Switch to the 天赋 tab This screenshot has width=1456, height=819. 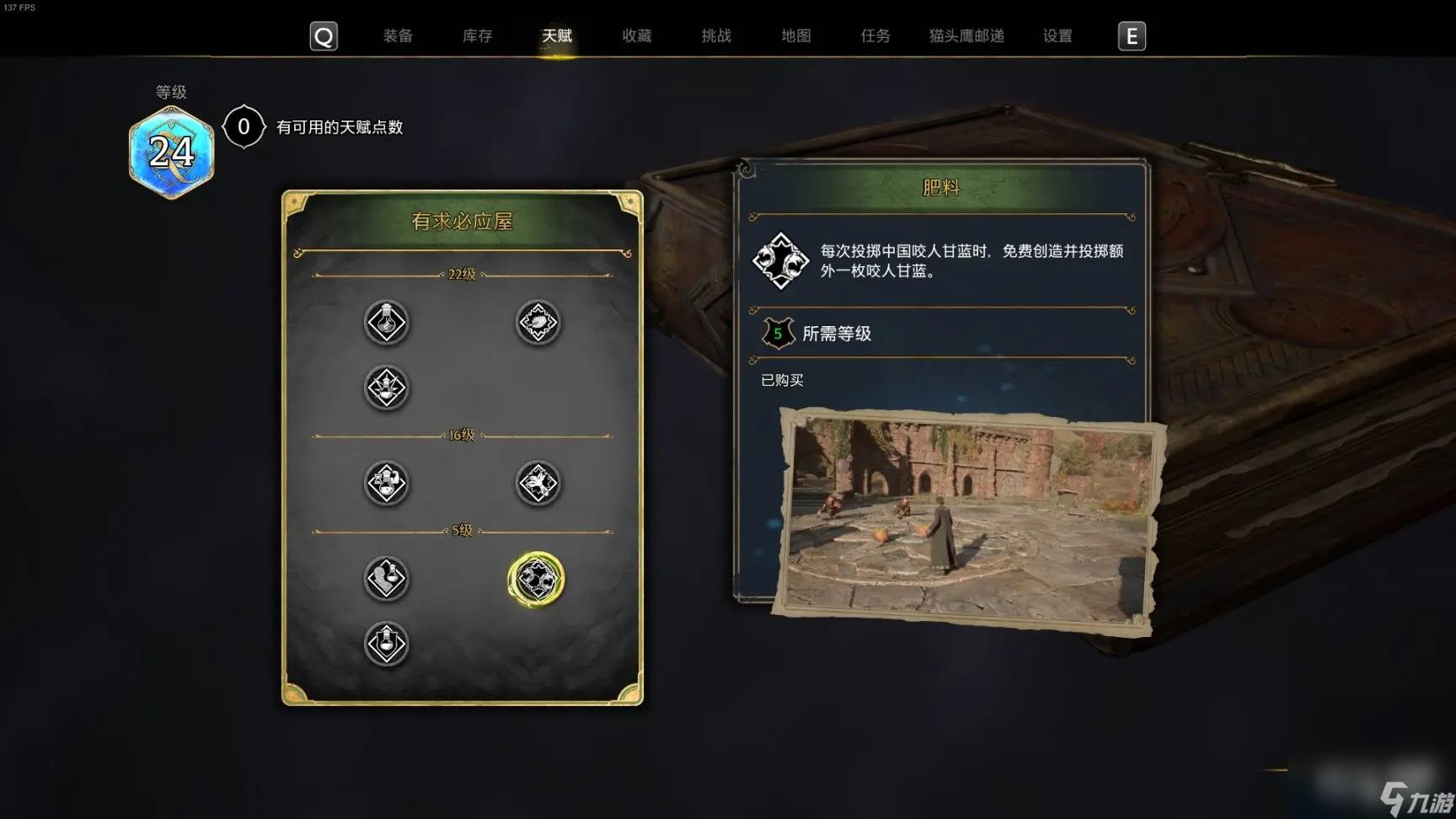(x=556, y=36)
